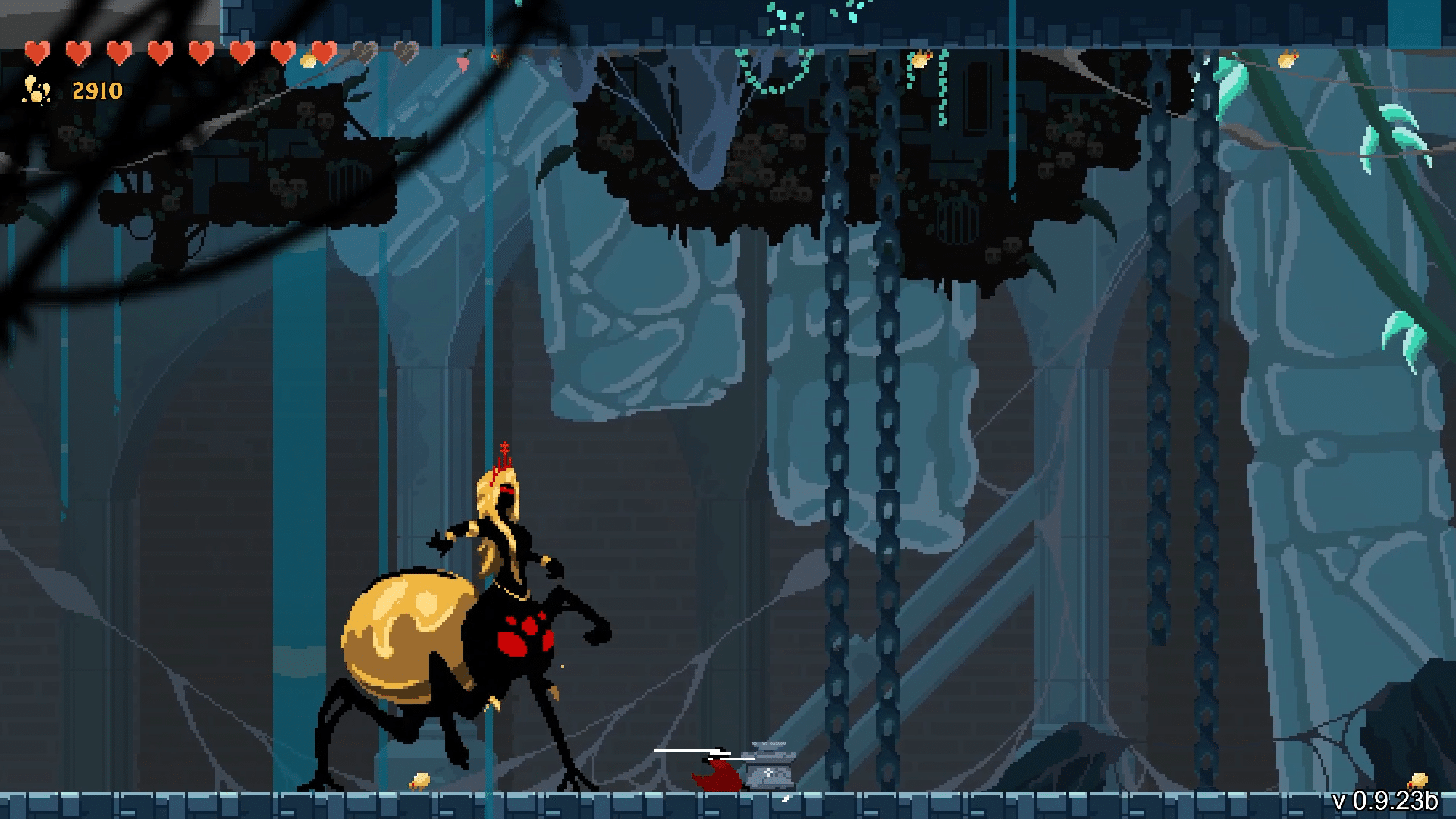Image resolution: width=1456 pixels, height=819 pixels.
Task: Select the first grayed-out empty heart
Action: (364, 53)
